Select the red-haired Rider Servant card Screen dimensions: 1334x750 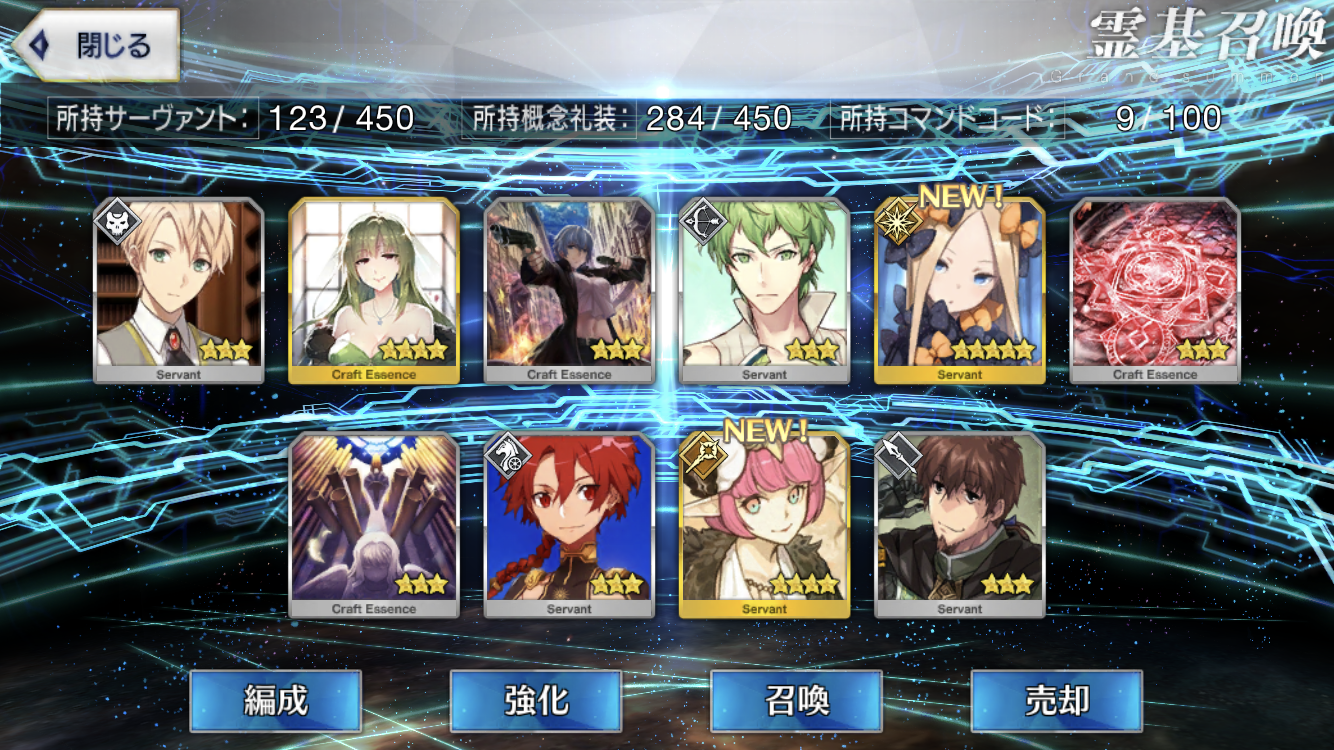[570, 525]
